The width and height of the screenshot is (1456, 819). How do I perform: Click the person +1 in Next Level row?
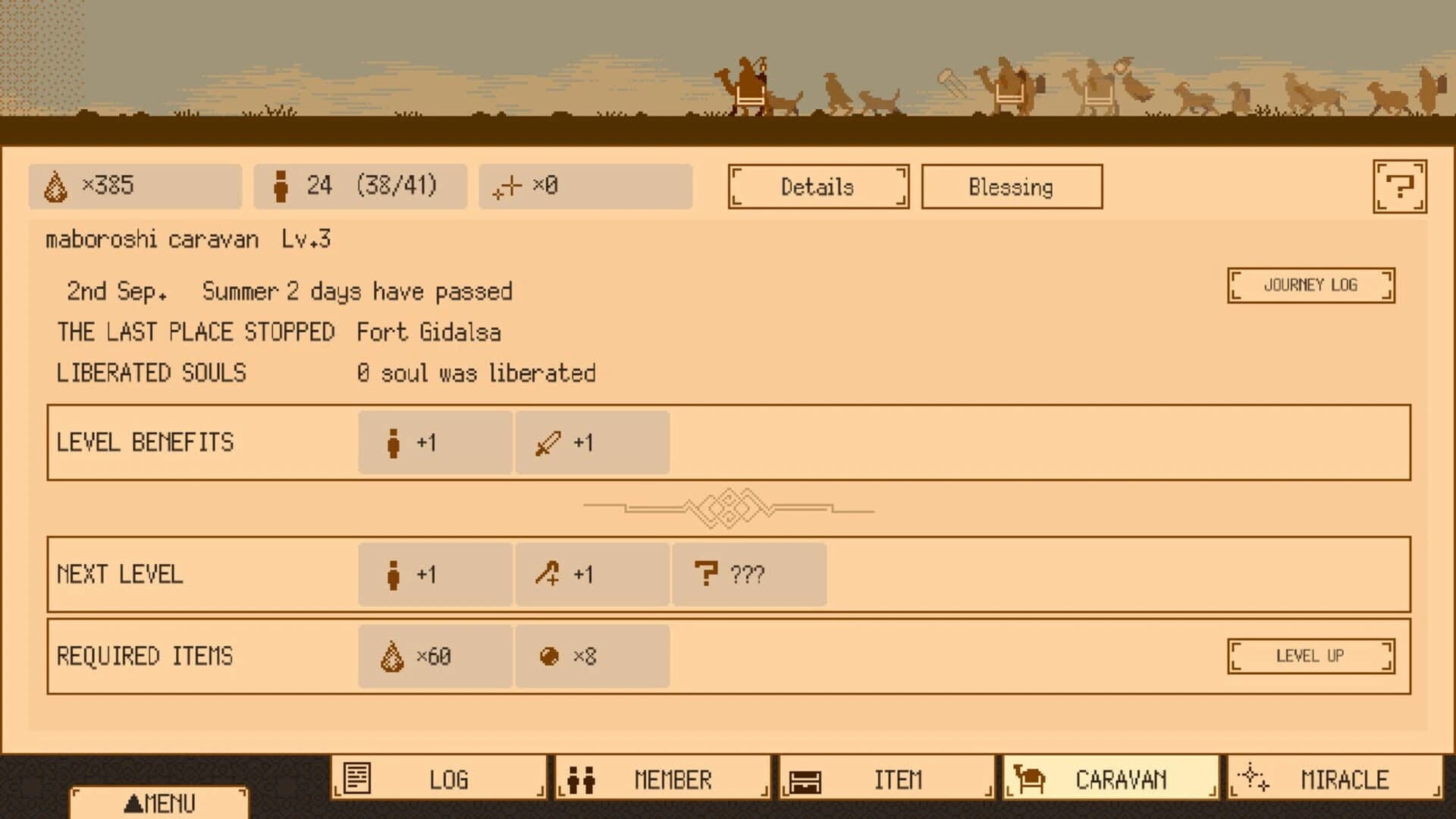(395, 575)
